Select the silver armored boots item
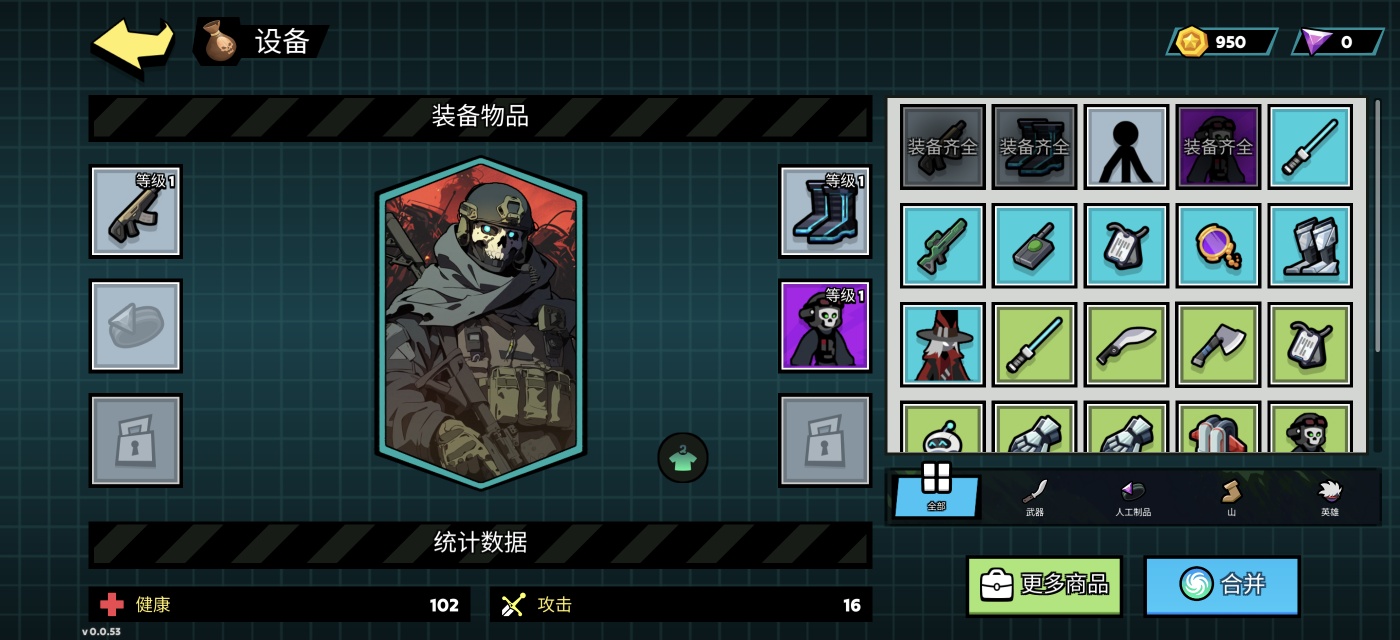1400x640 pixels. (x=1310, y=246)
